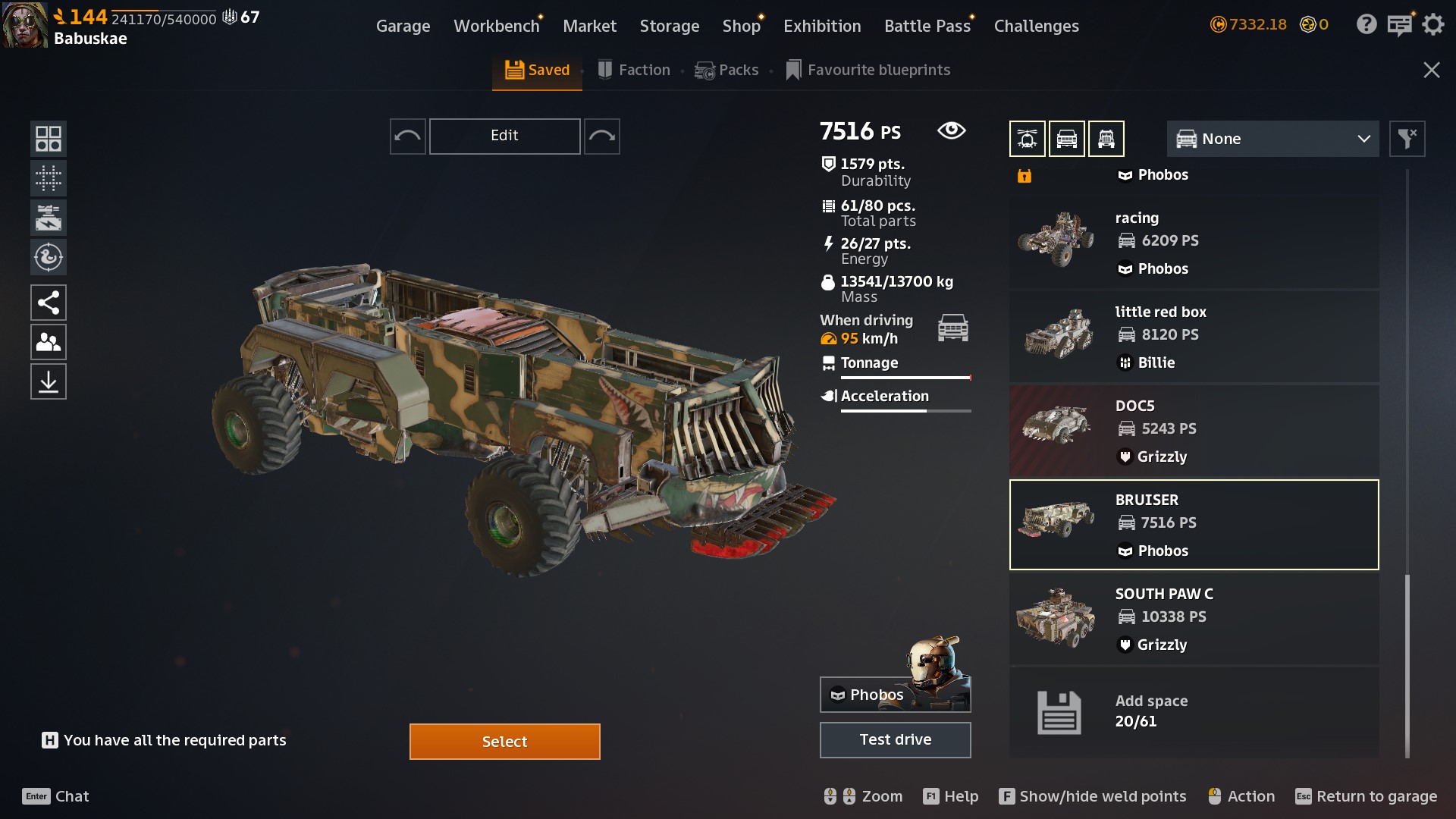Change the Phobos co-driver
The width and height of the screenshot is (1456, 819).
895,694
